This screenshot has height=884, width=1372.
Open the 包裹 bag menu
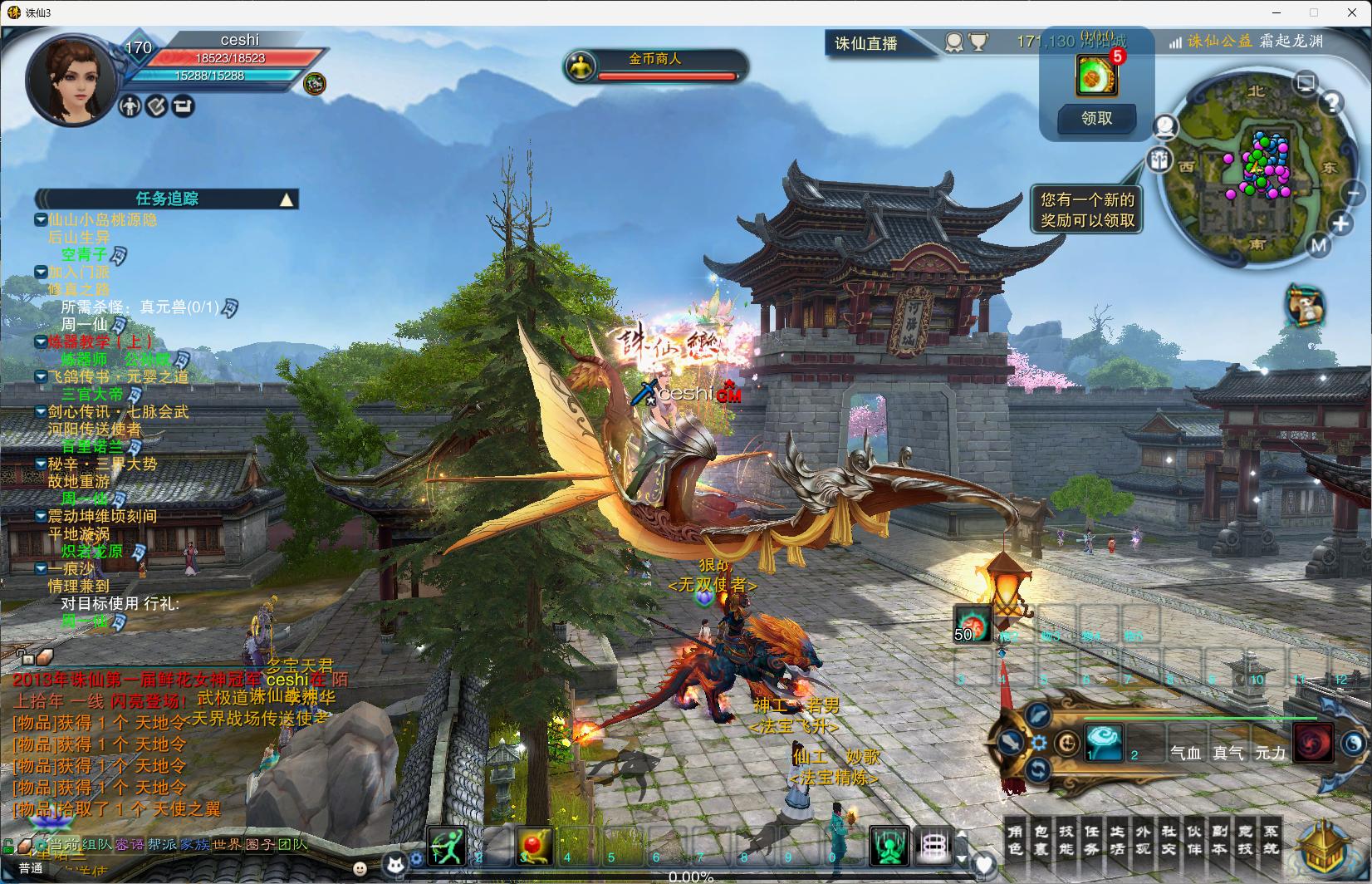tap(1041, 840)
